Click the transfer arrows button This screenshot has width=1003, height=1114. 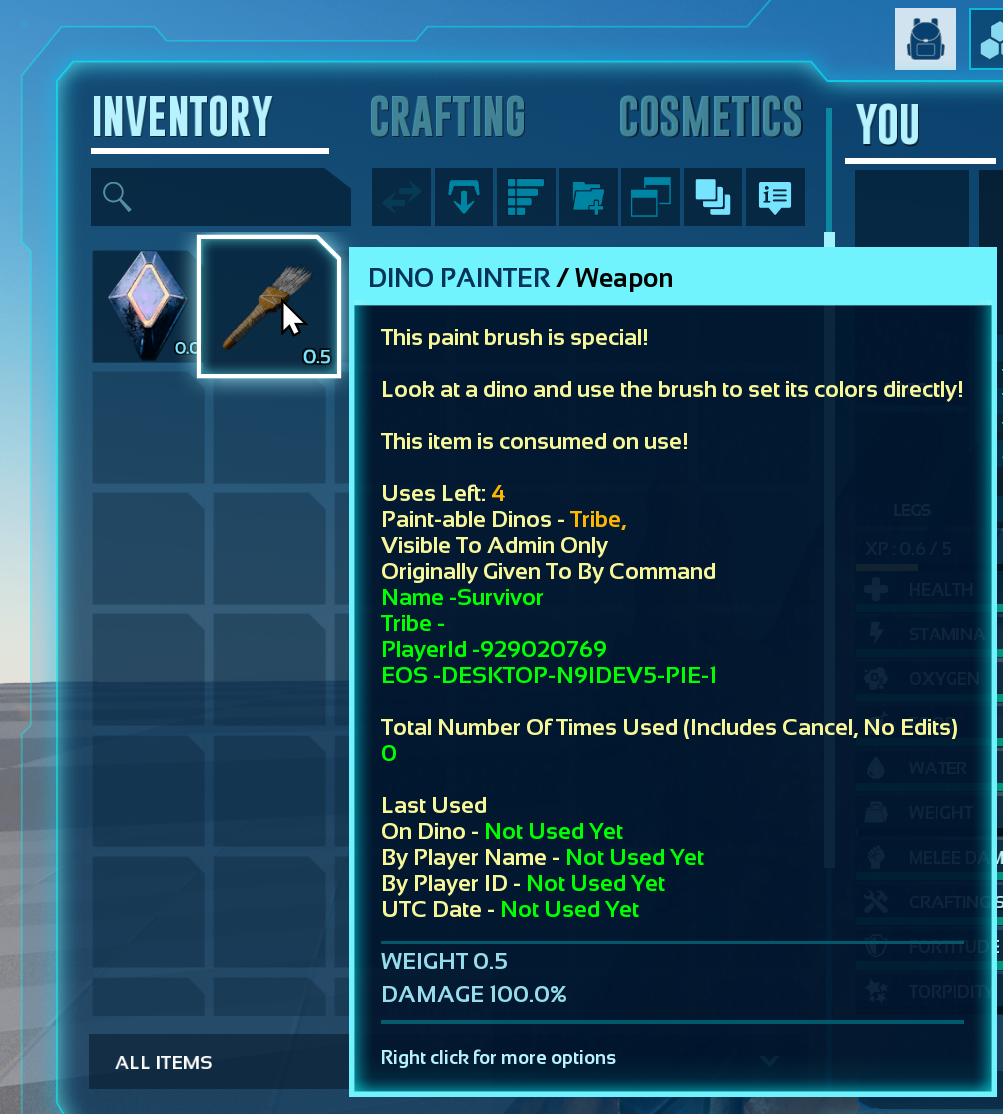tap(402, 197)
